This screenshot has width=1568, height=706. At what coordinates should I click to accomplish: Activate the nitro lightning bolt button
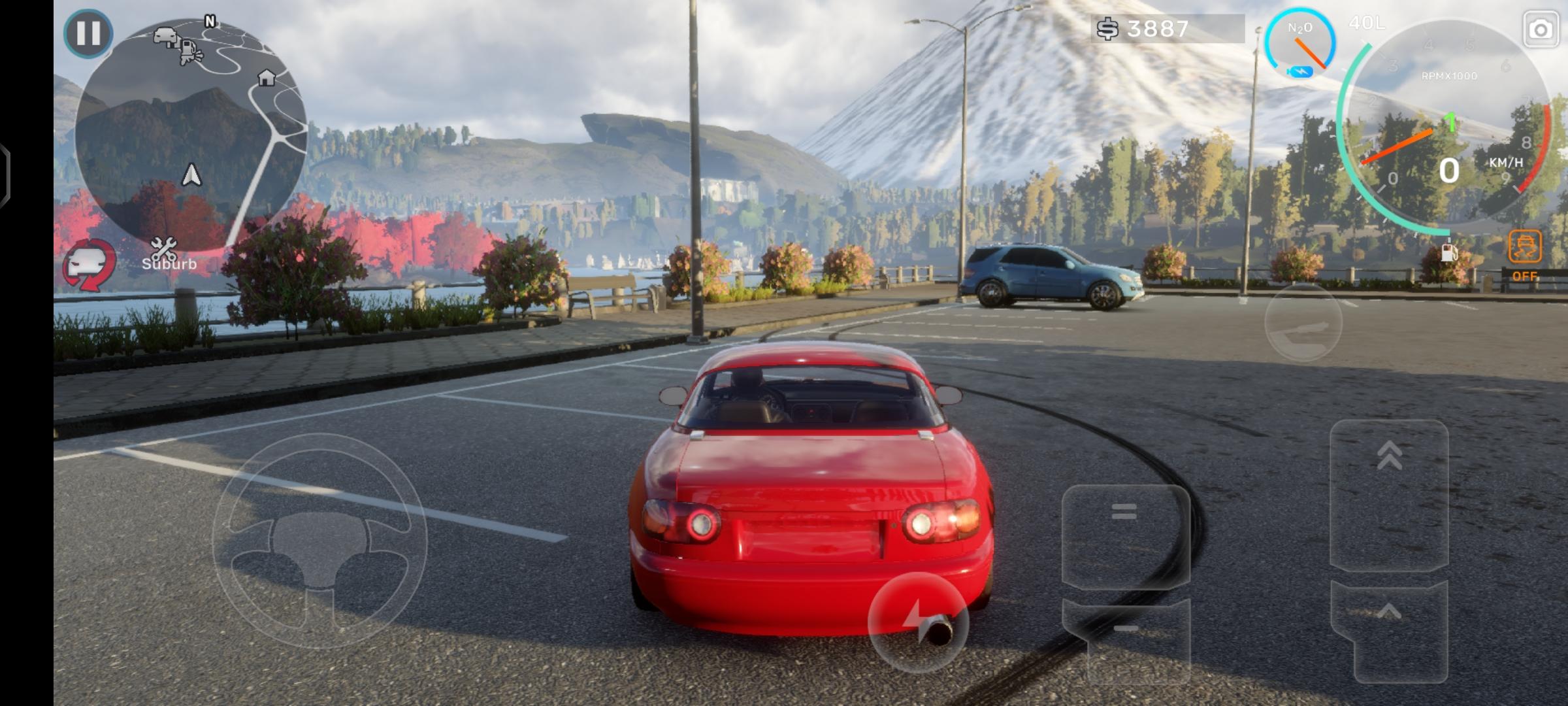click(917, 622)
